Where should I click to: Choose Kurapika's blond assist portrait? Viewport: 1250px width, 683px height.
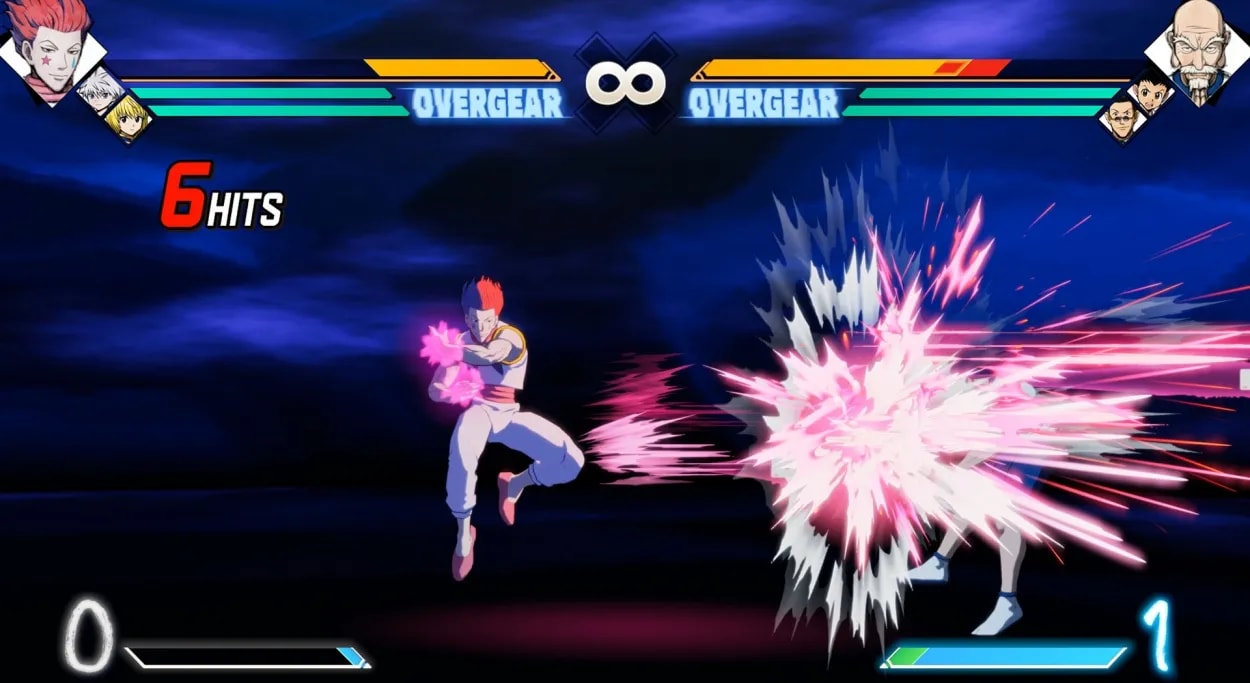coord(126,120)
